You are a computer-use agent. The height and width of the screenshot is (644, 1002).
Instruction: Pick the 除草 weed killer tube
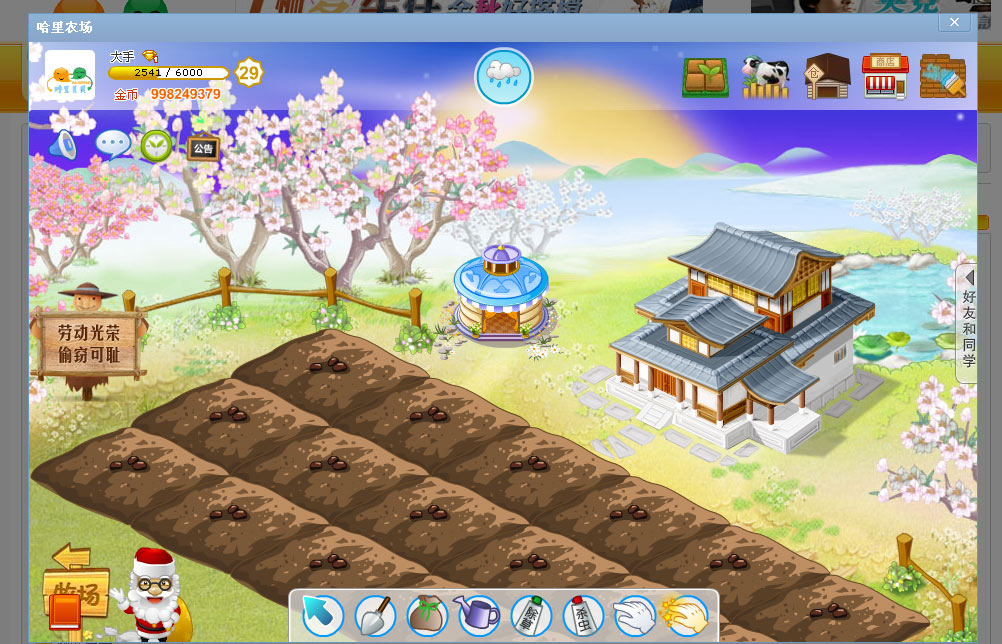(x=530, y=615)
